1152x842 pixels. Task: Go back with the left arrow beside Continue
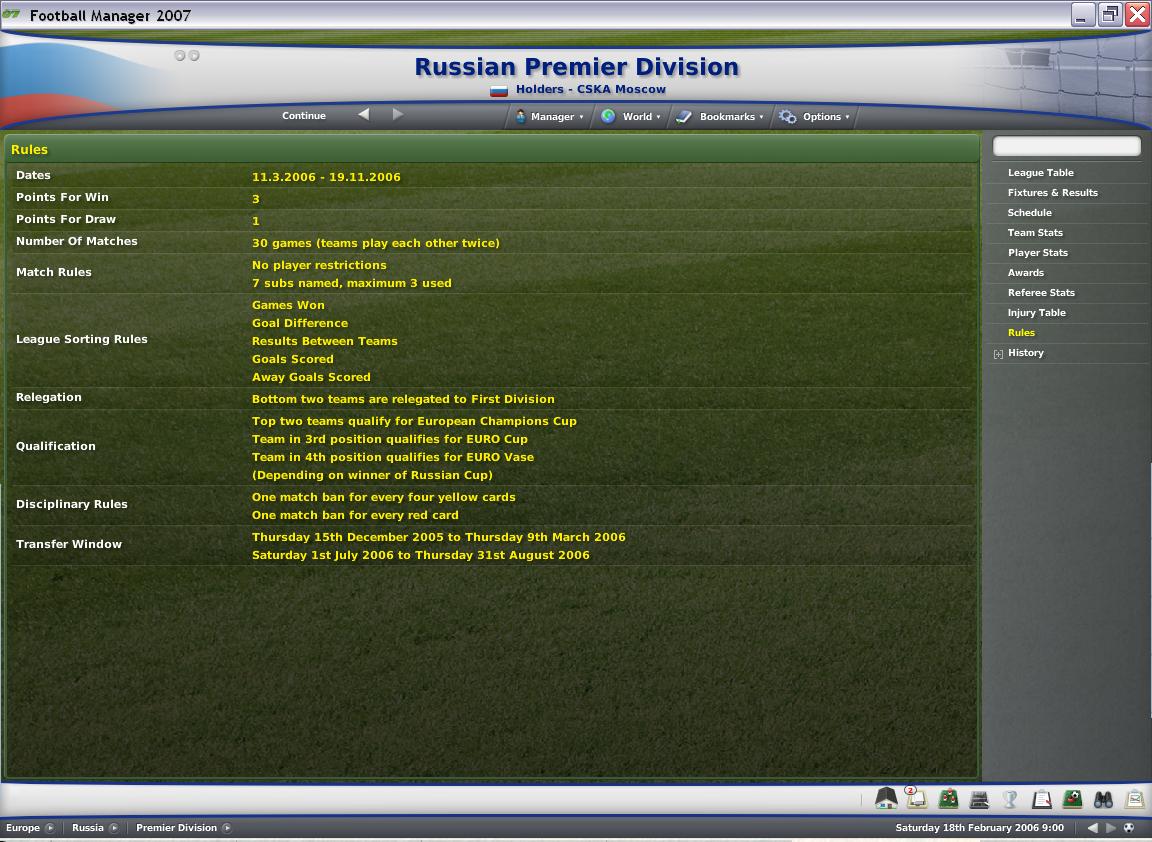click(364, 115)
